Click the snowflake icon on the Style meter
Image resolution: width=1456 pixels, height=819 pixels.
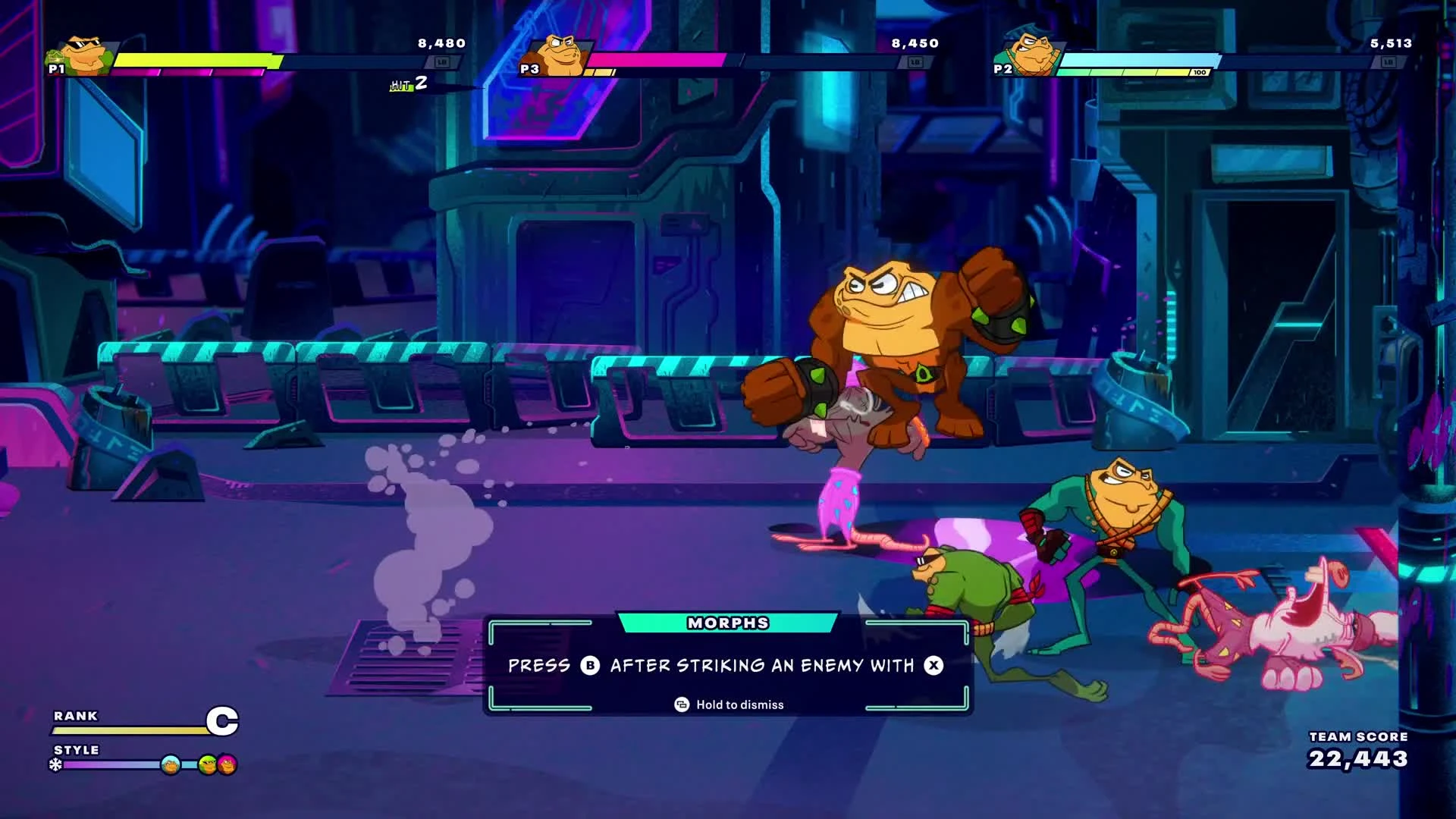[55, 765]
